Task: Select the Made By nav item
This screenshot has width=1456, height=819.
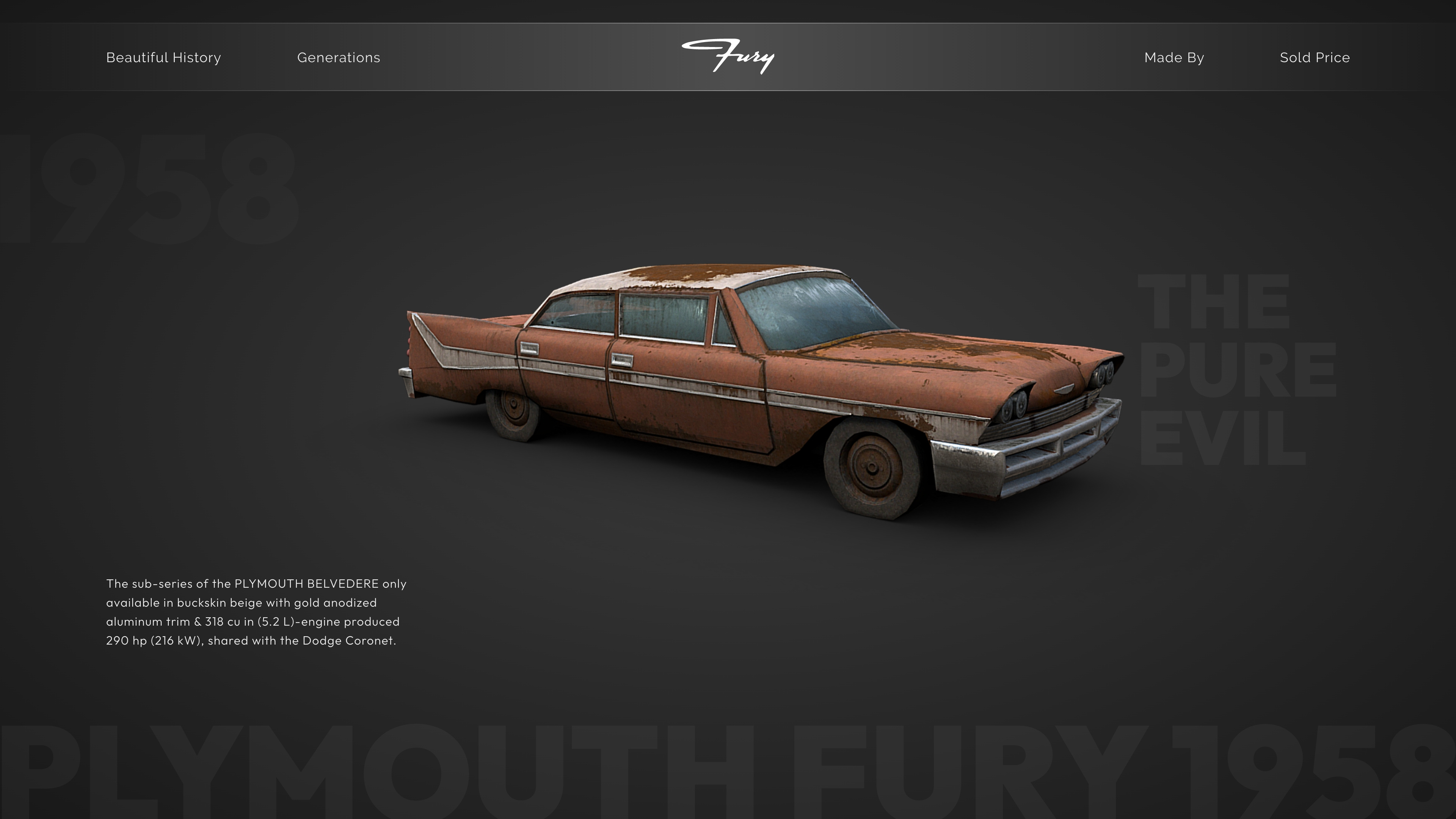Action: [x=1174, y=57]
